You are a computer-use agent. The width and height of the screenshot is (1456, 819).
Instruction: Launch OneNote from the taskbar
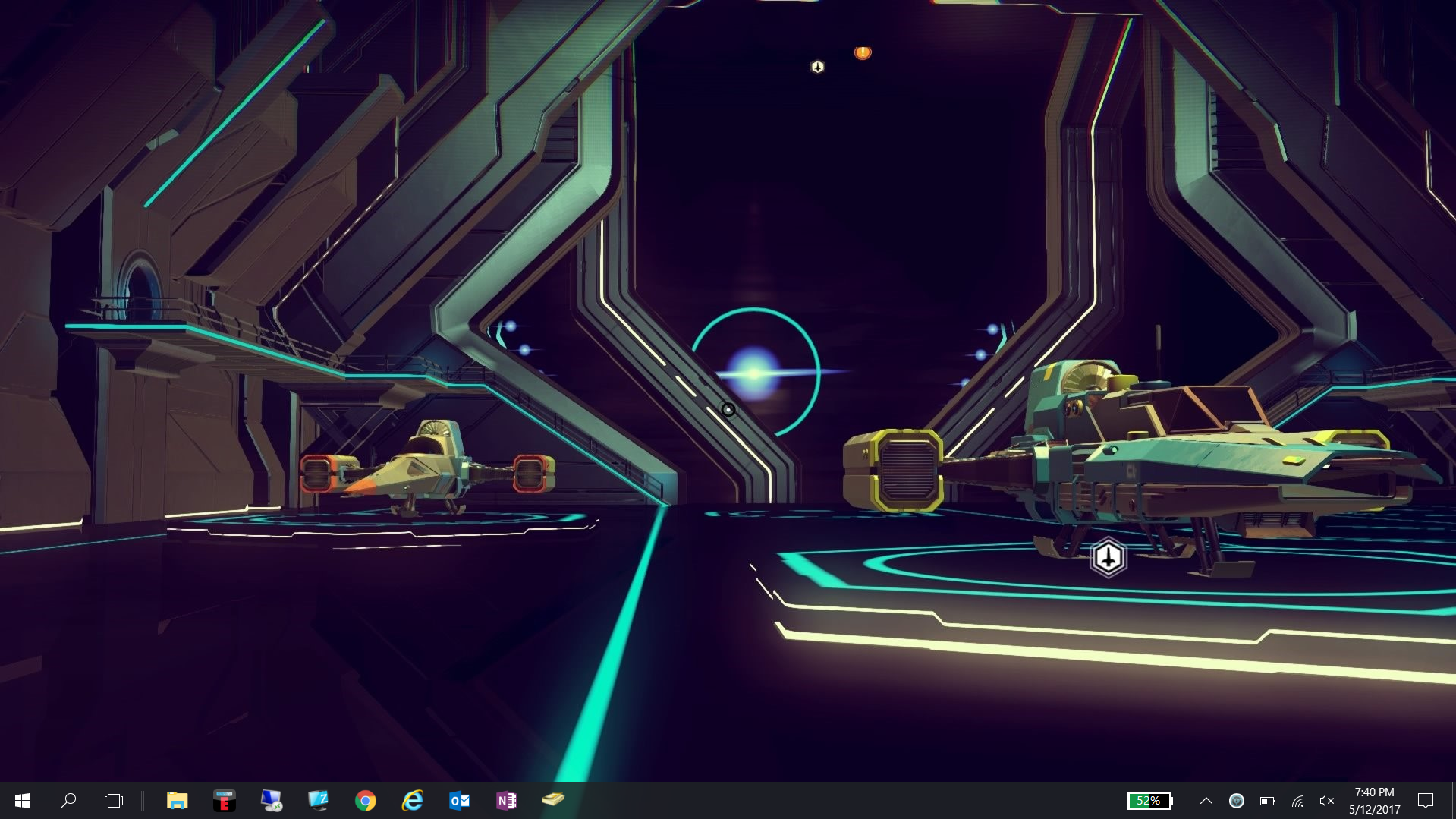[x=506, y=800]
